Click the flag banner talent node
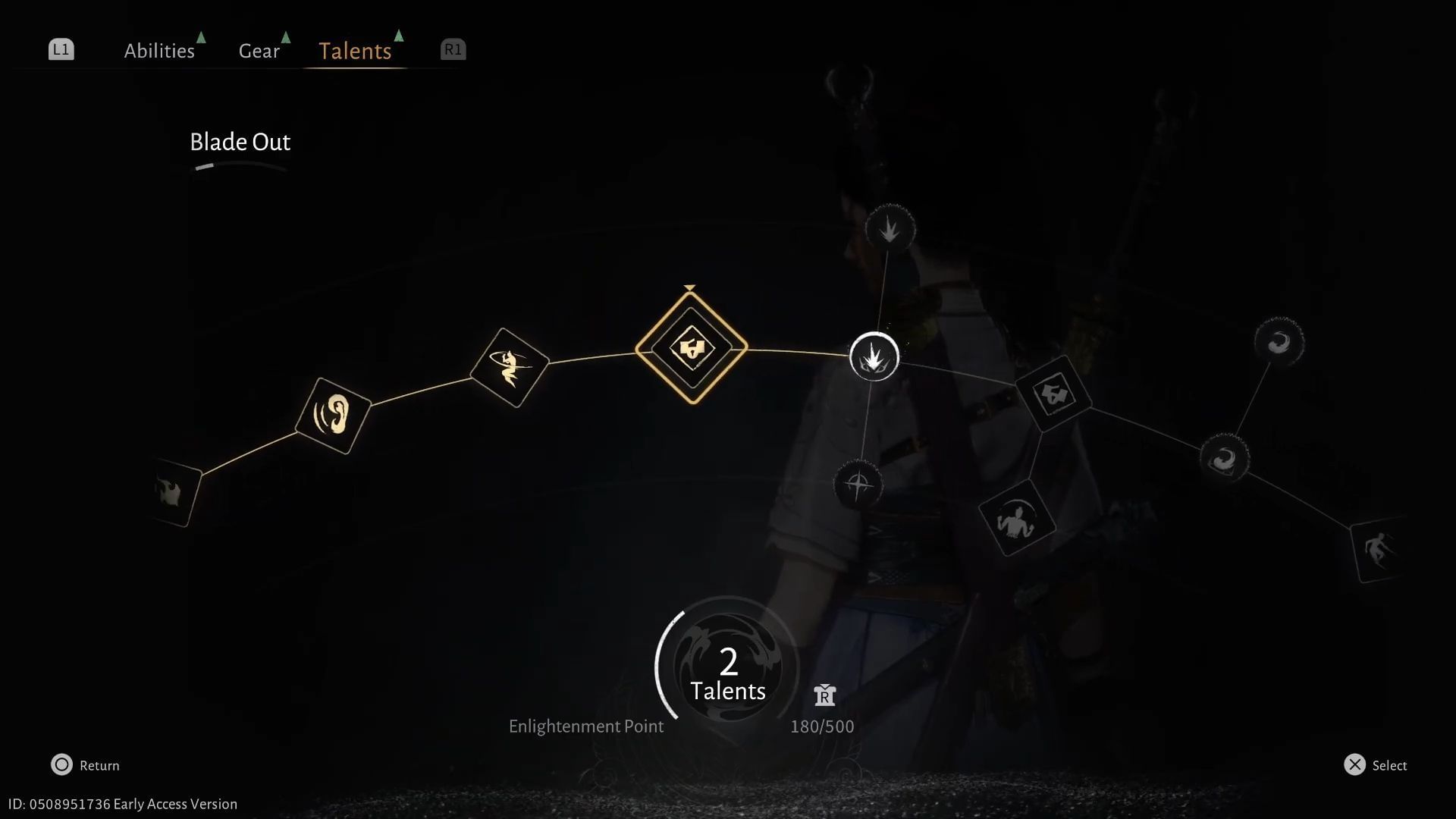Image resolution: width=1456 pixels, height=819 pixels. tap(1054, 394)
